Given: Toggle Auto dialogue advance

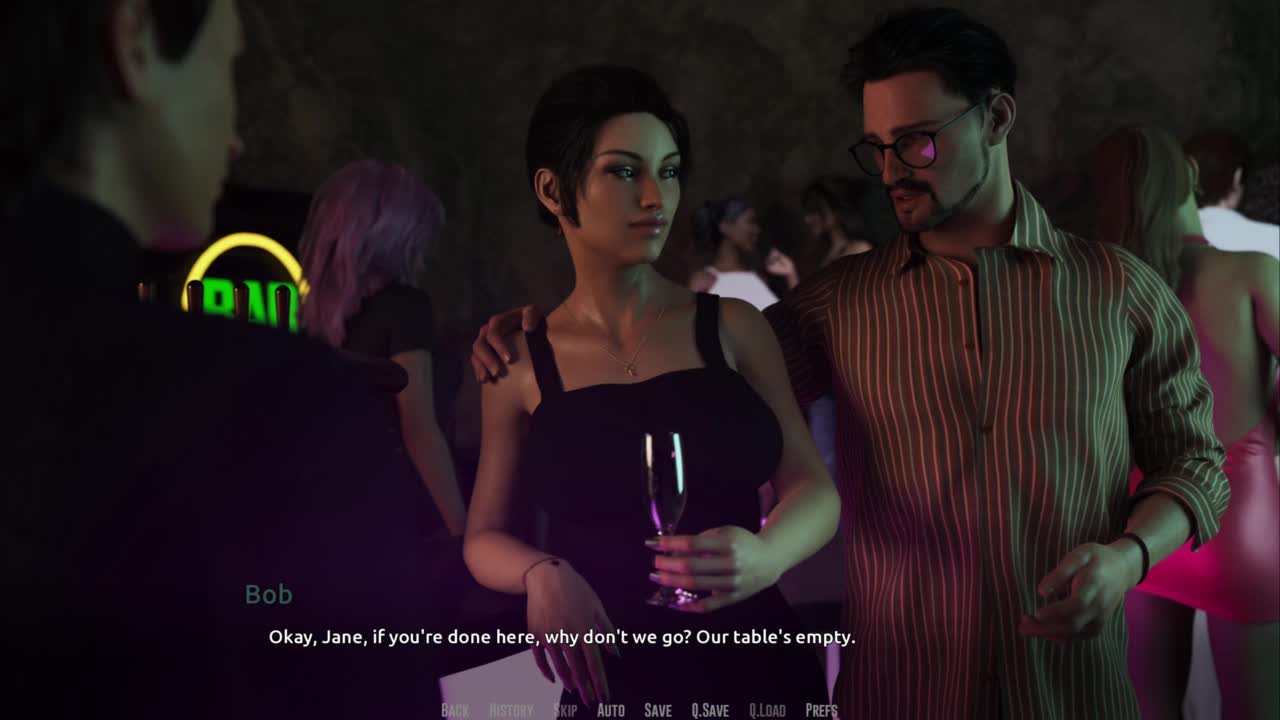Looking at the screenshot, I should (x=611, y=710).
